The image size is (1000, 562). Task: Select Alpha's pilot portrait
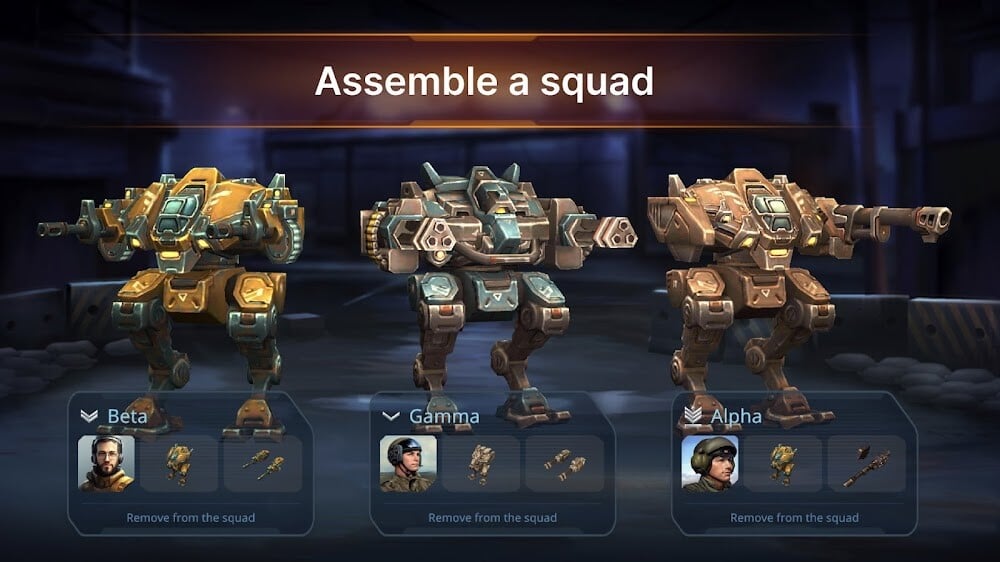click(x=710, y=463)
